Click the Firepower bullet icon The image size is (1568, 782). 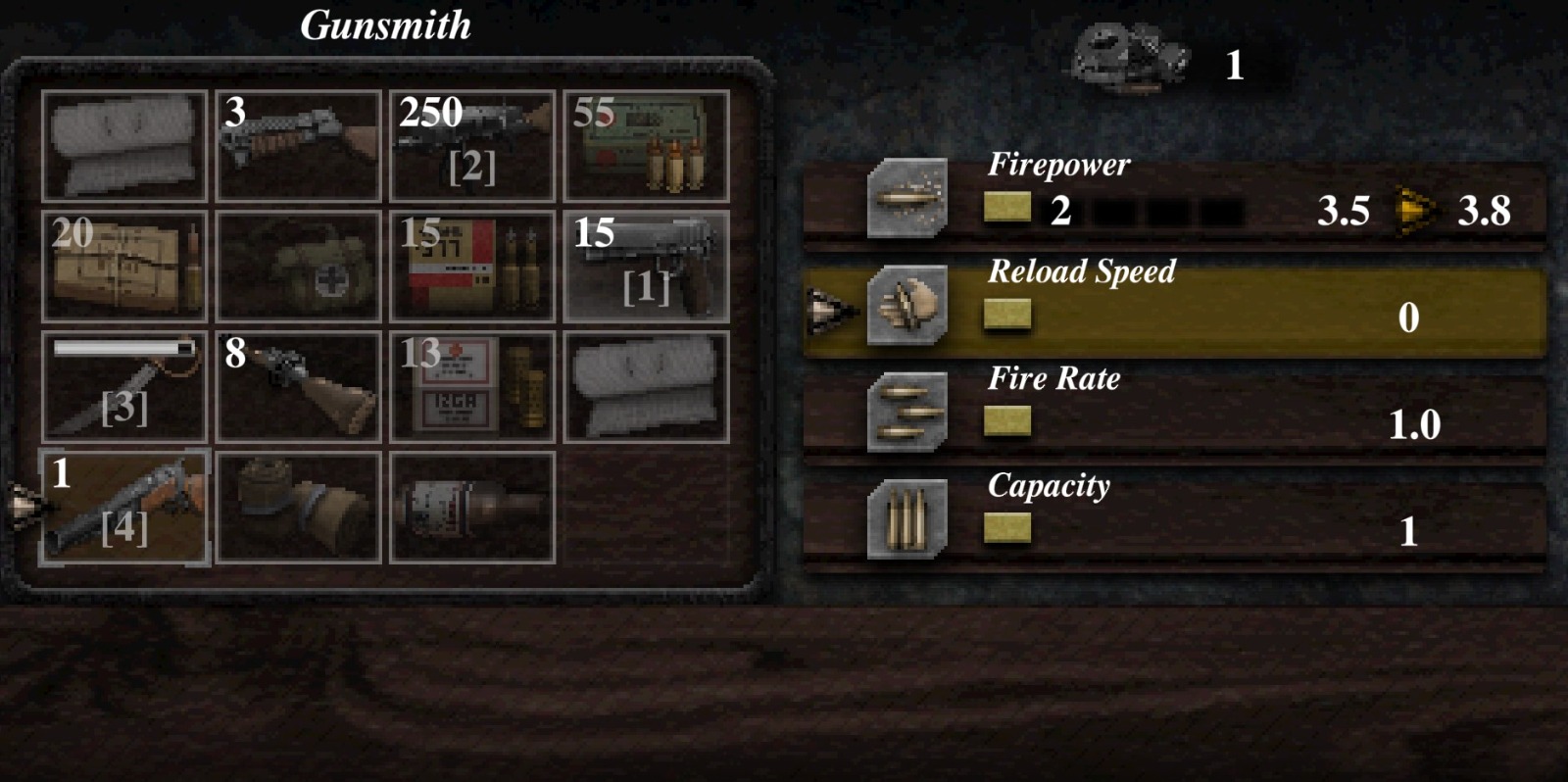pyautogui.click(x=907, y=199)
